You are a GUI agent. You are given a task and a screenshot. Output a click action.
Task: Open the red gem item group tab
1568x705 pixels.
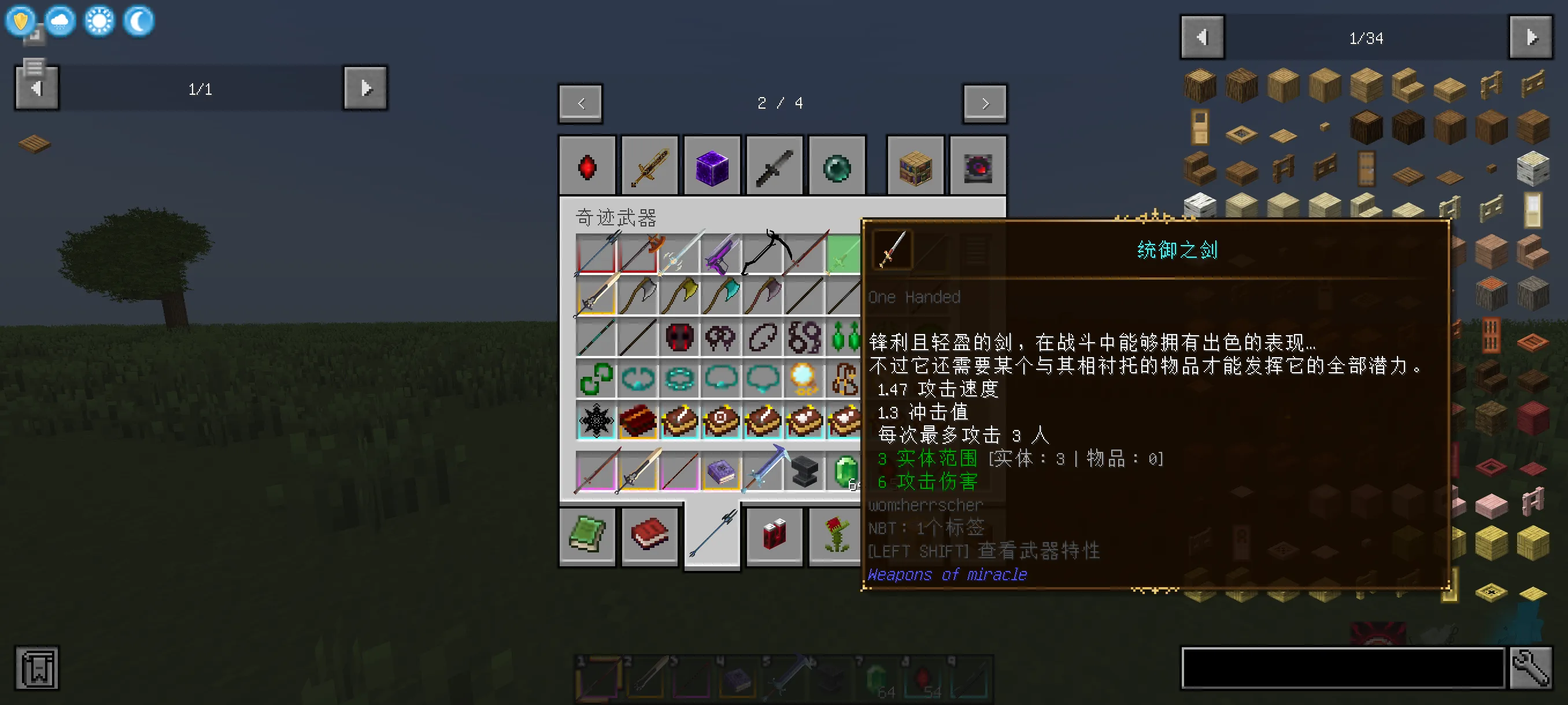coord(587,165)
